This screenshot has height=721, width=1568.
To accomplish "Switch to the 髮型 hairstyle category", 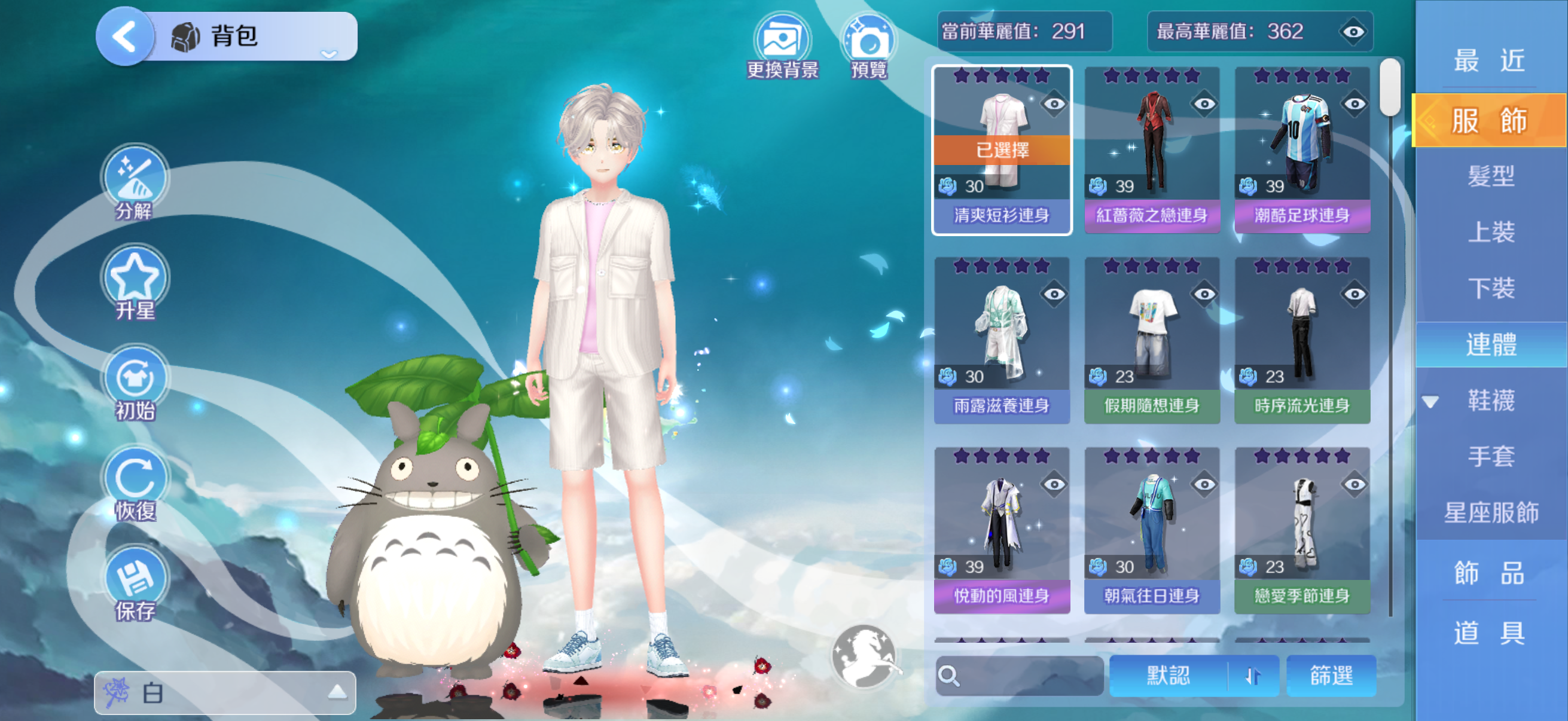I will [x=1491, y=176].
